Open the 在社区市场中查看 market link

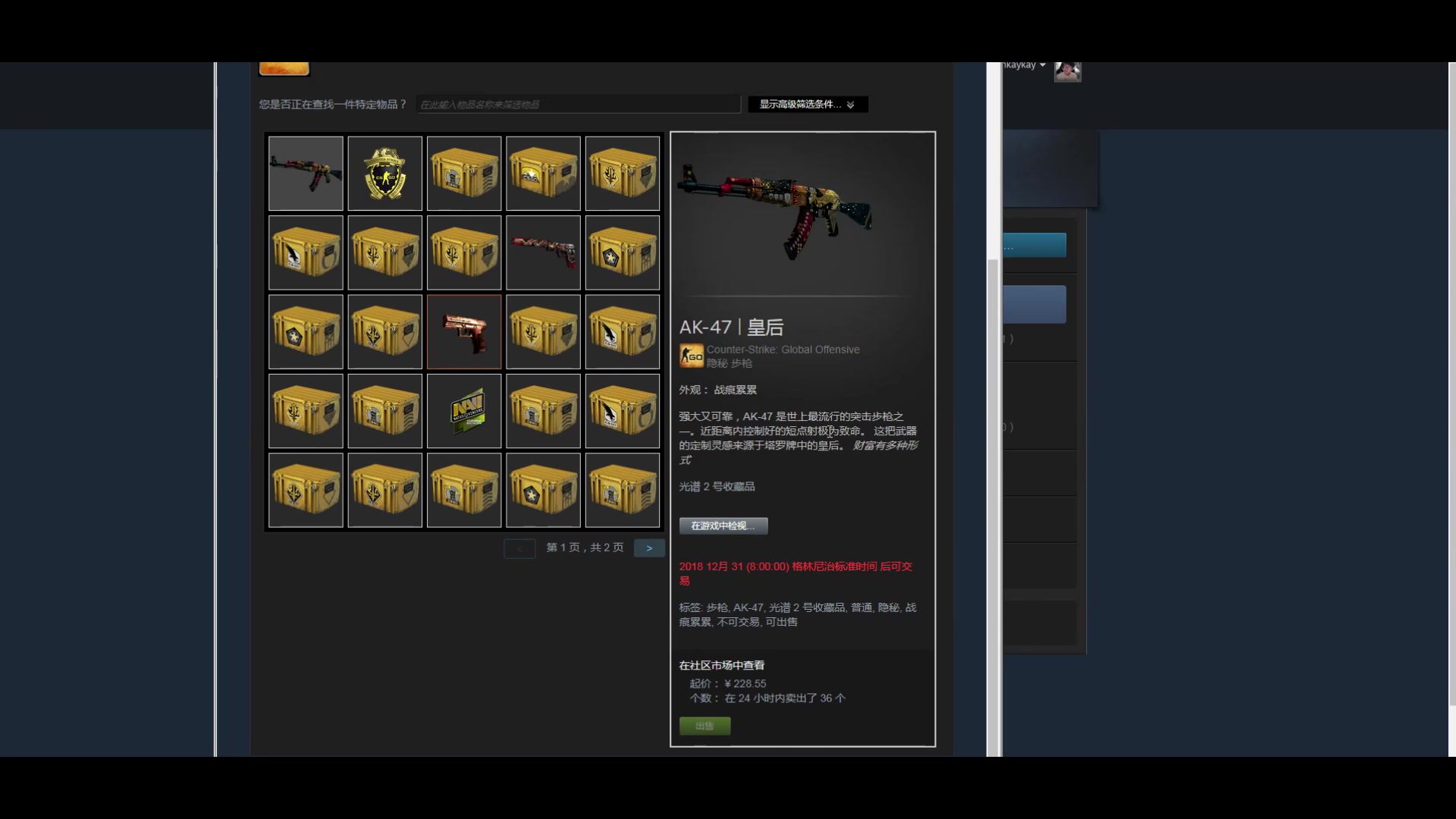coord(721,665)
